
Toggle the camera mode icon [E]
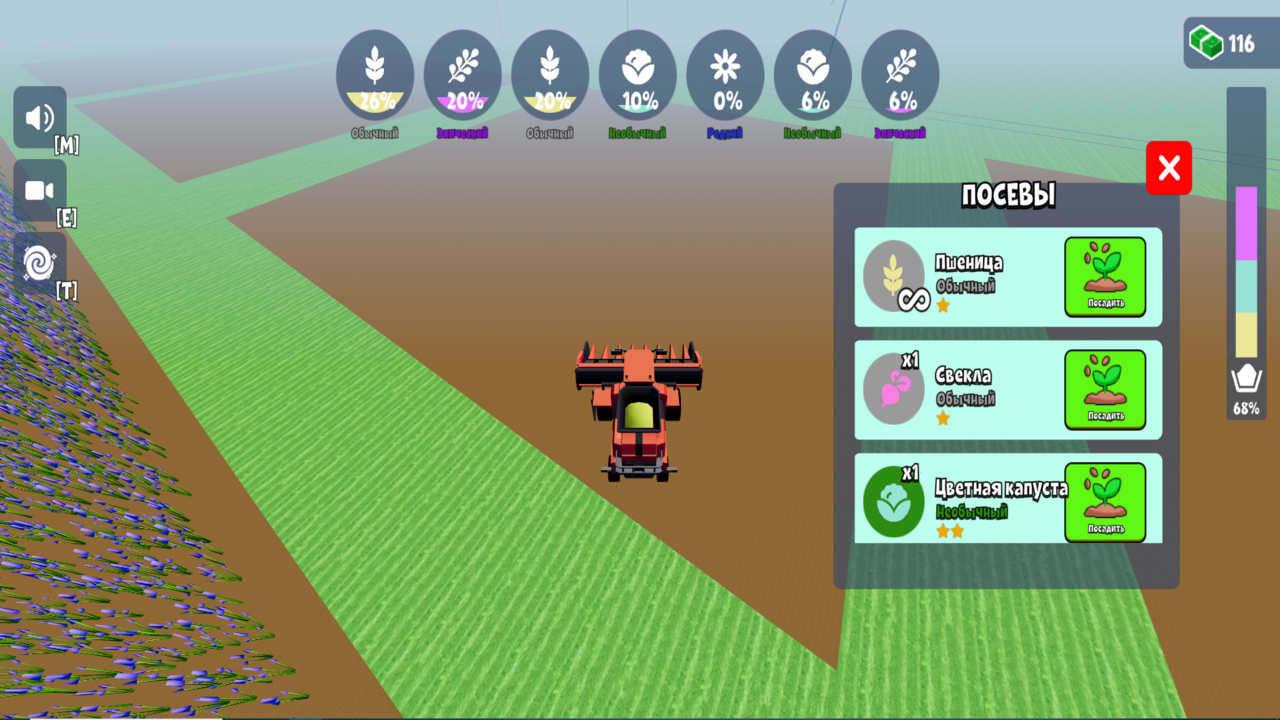(39, 190)
